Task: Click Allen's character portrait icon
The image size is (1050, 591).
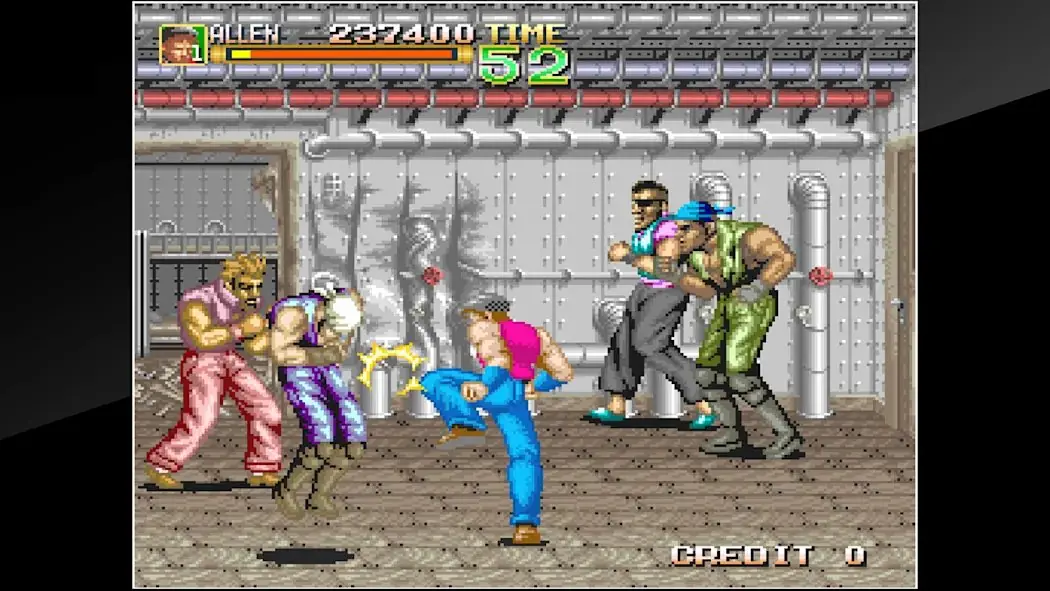Action: [x=182, y=45]
